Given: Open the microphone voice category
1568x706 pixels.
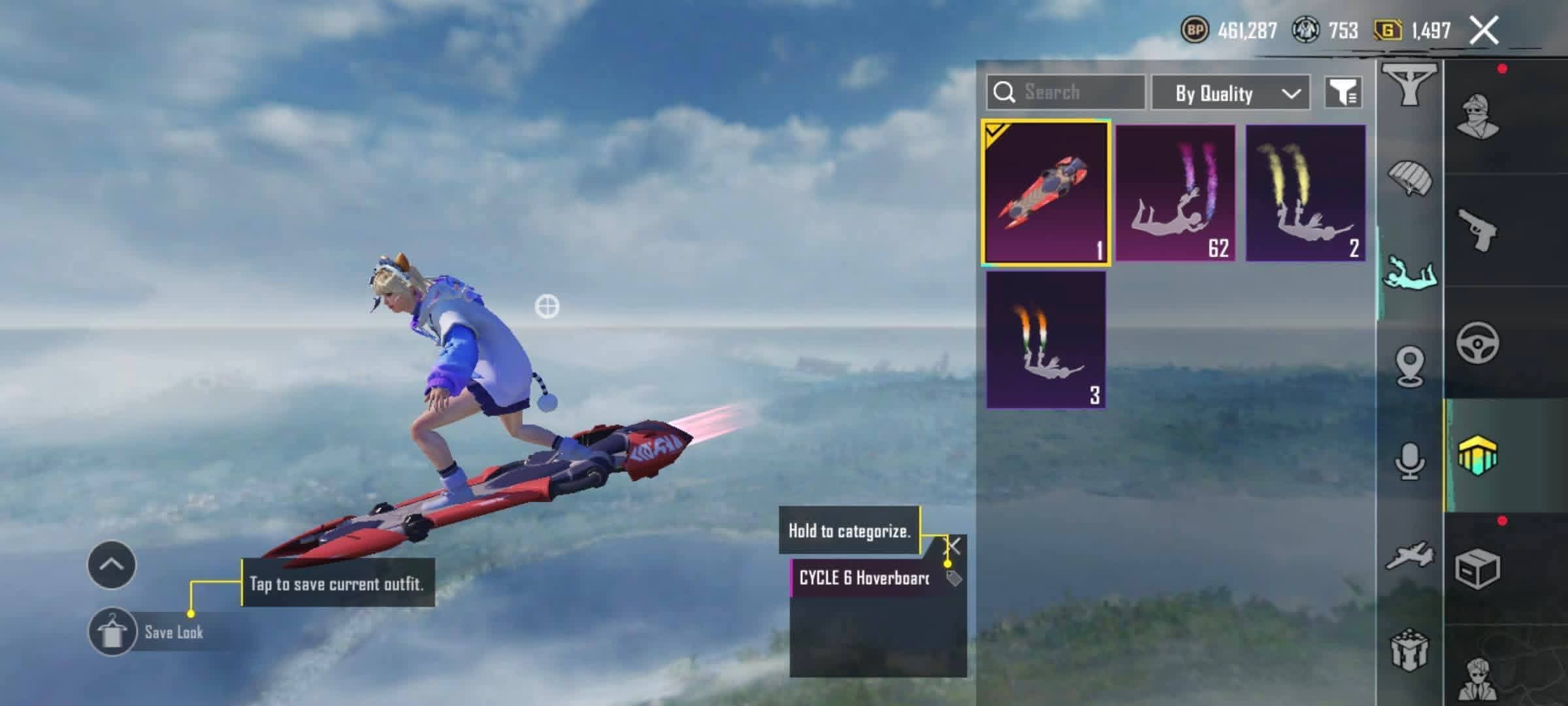Looking at the screenshot, I should 1410,462.
